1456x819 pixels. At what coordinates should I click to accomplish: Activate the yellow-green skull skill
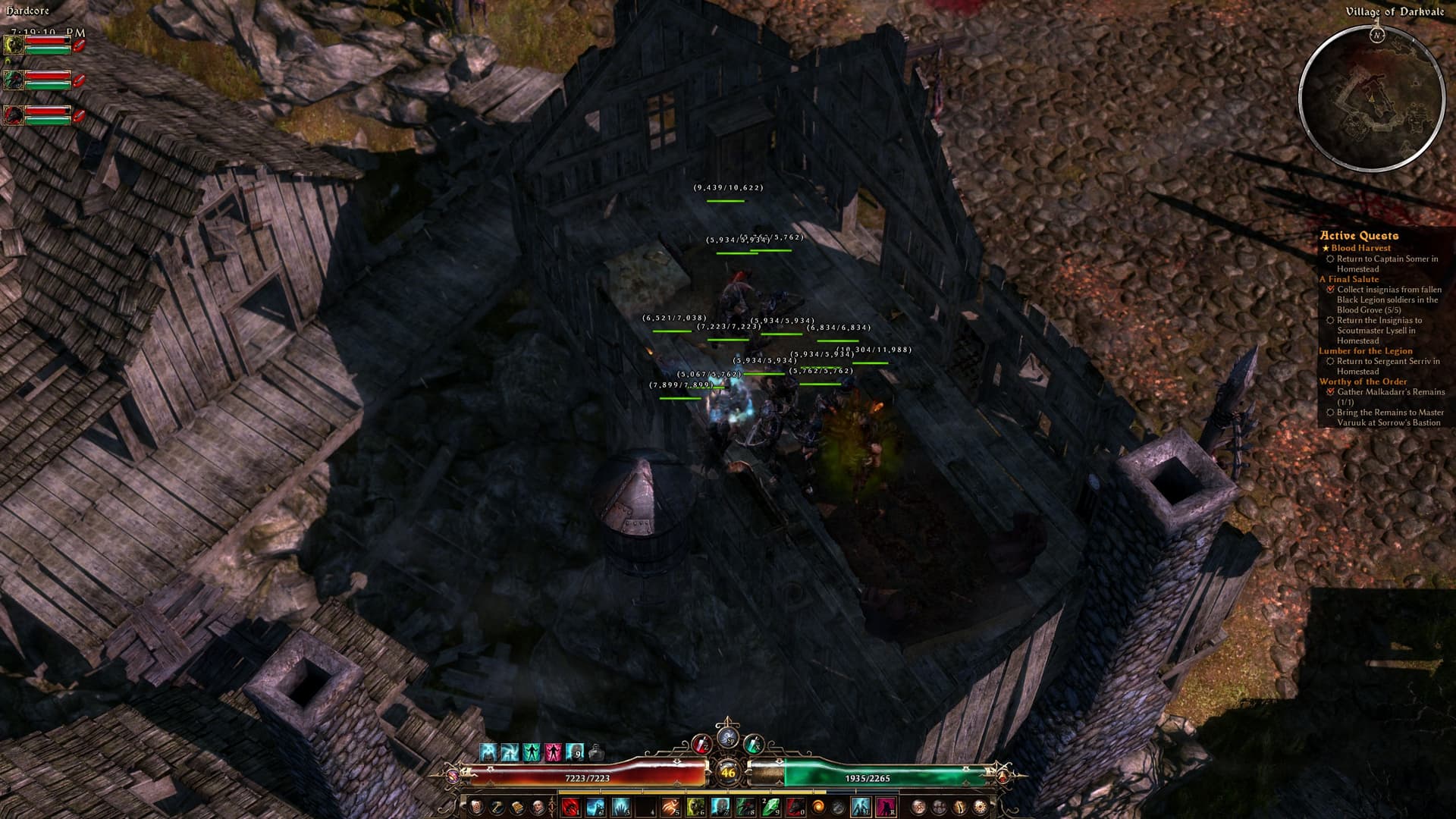[695, 807]
